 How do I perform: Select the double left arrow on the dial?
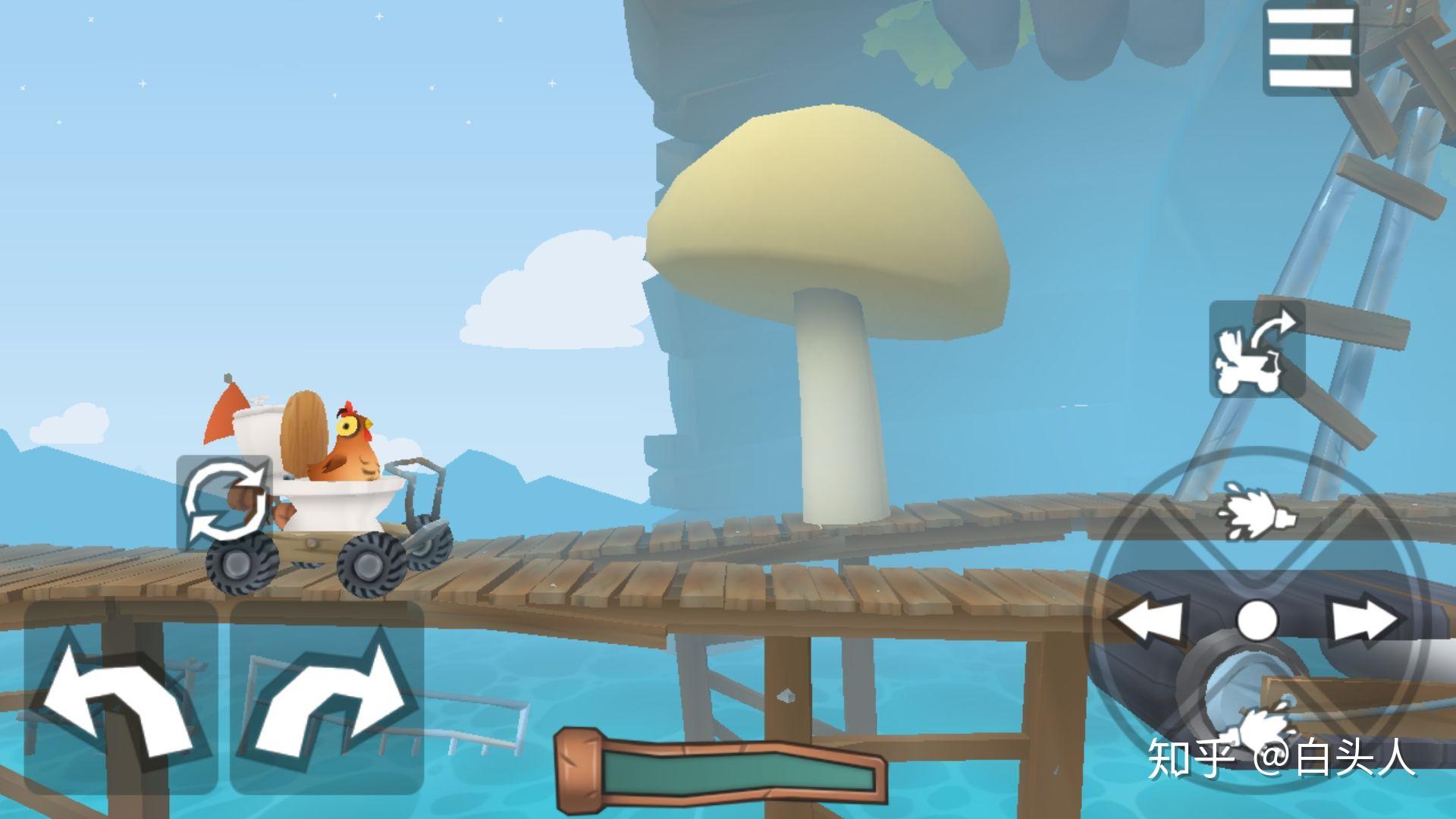click(x=1150, y=620)
